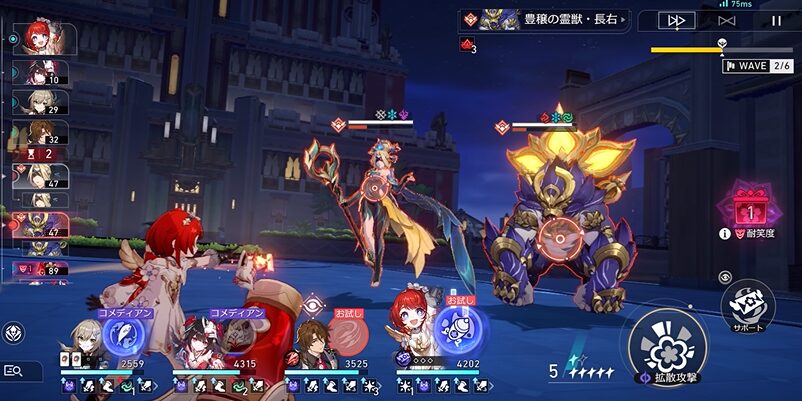802x401 pixels.
Task: Pause the battle
Action: tap(776, 20)
